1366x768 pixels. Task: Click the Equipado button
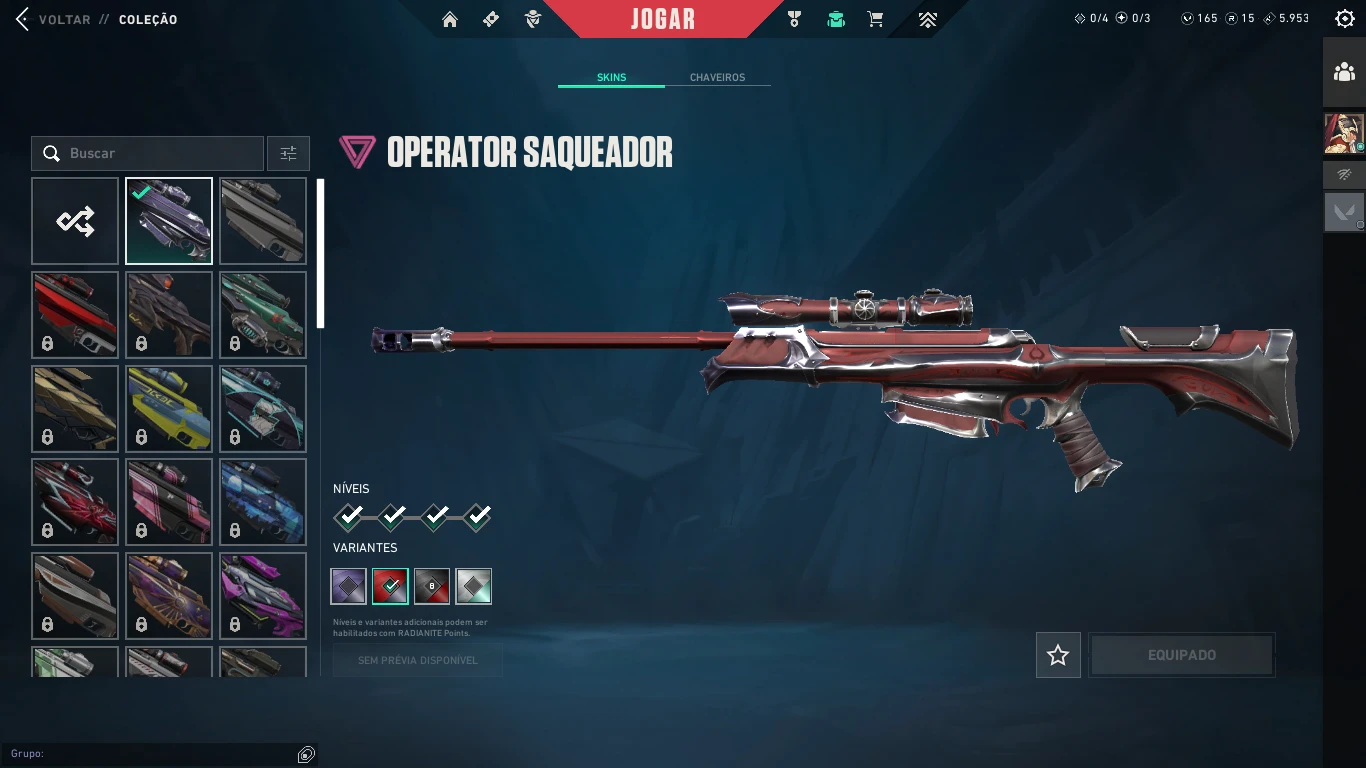pos(1181,655)
